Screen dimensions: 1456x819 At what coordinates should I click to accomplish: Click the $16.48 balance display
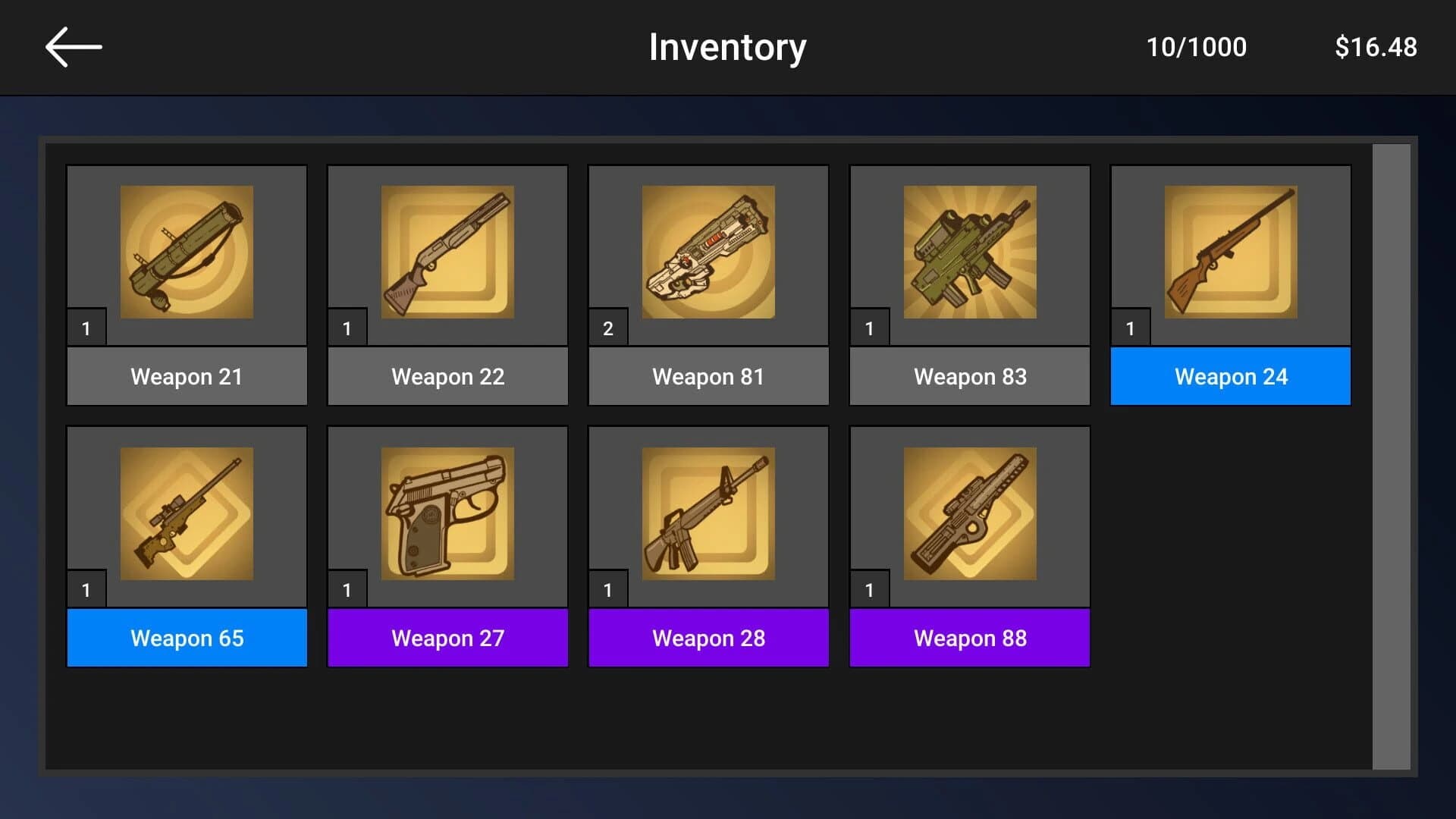coord(1376,47)
